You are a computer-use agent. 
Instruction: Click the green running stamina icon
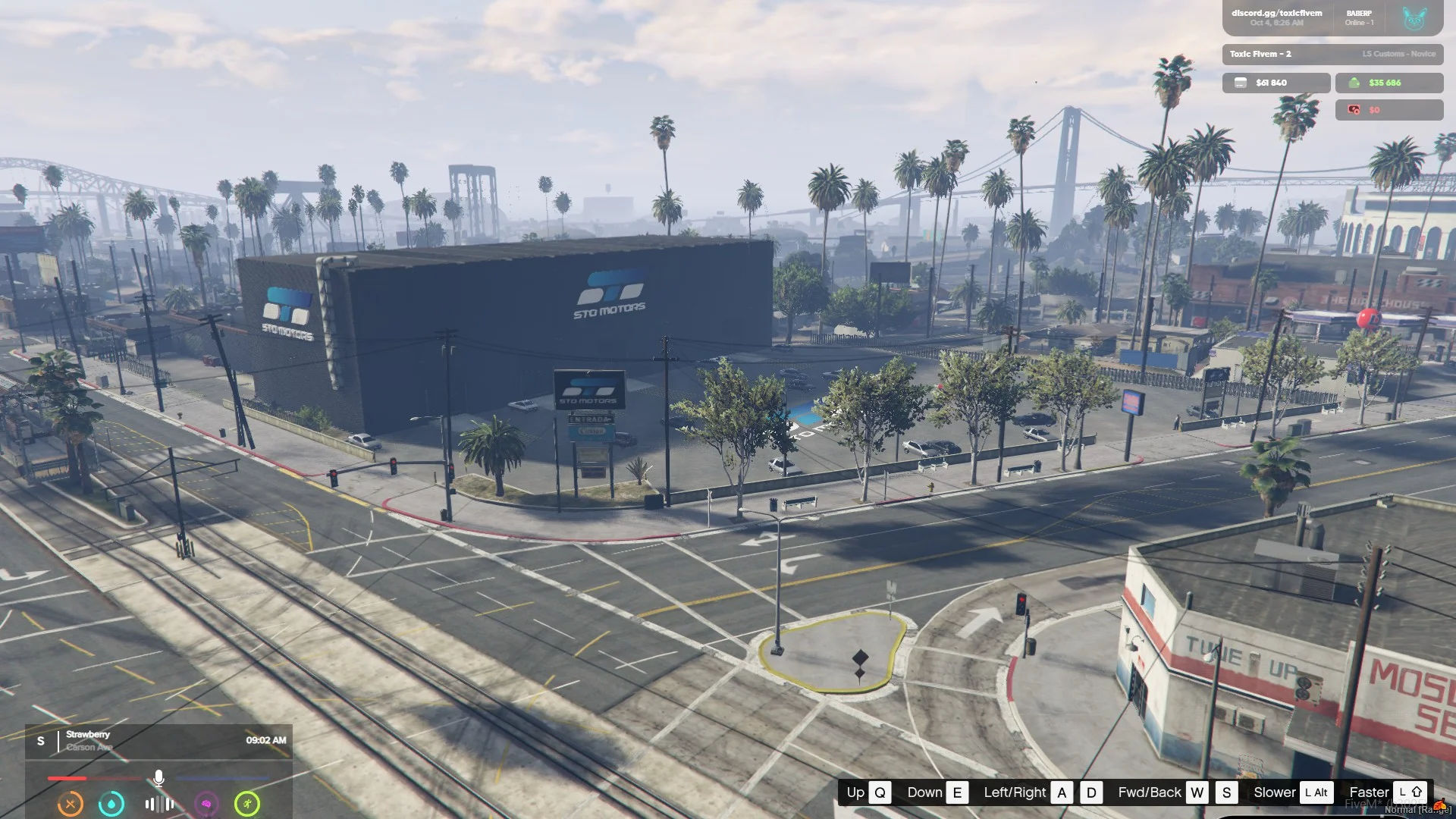point(247,804)
